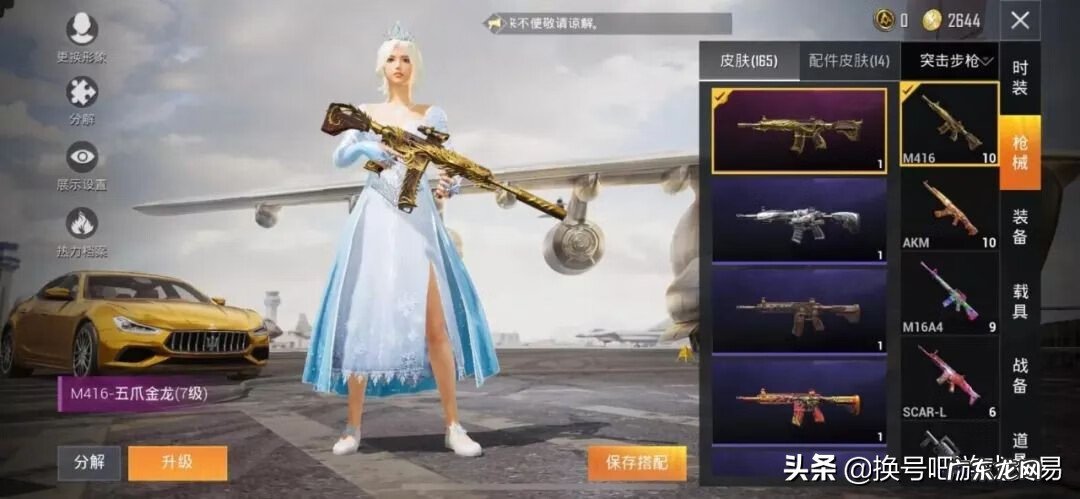The image size is (1080, 499).
Task: Open 更换形象 change appearance option
Action: pyautogui.click(x=81, y=31)
